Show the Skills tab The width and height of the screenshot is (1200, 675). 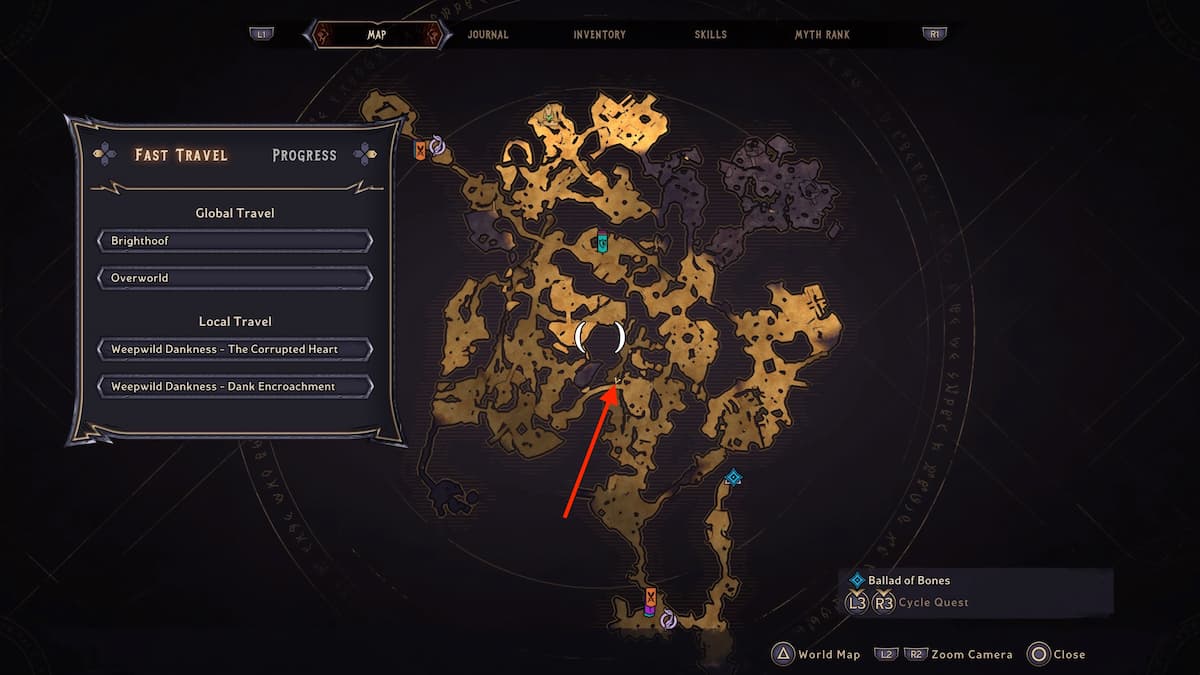click(711, 35)
